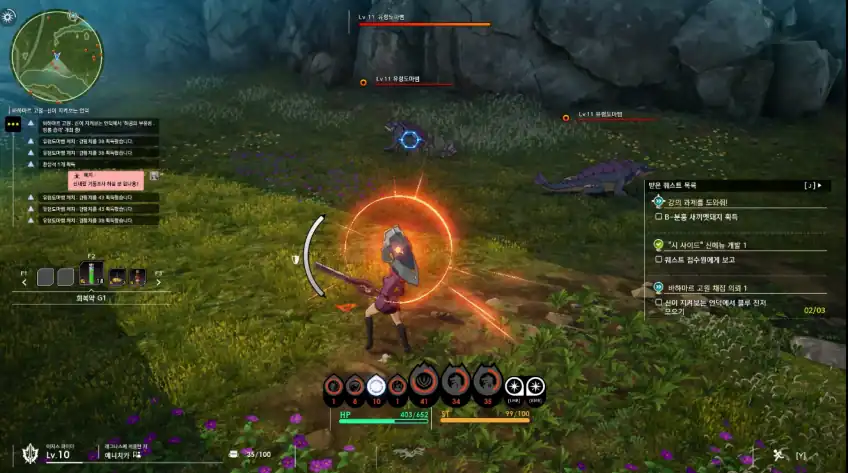Click the Lv.10 character class emblem
The image size is (848, 473).
[x=29, y=453]
